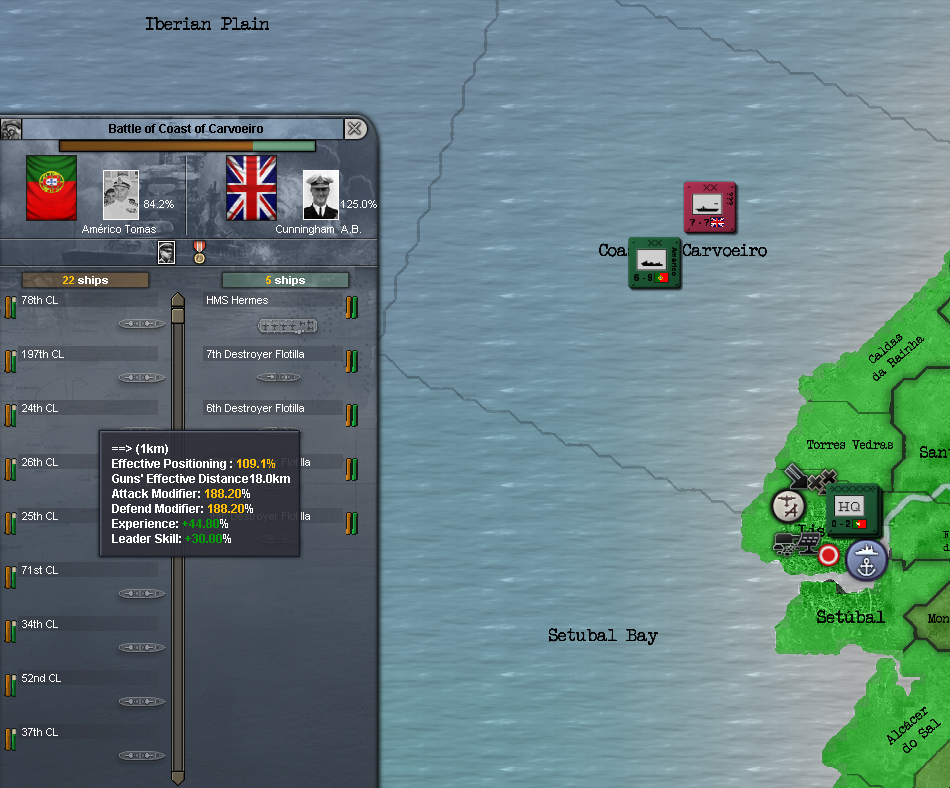This screenshot has width=950, height=788.
Task: Select the 37th CL ship row
Action: (x=88, y=742)
